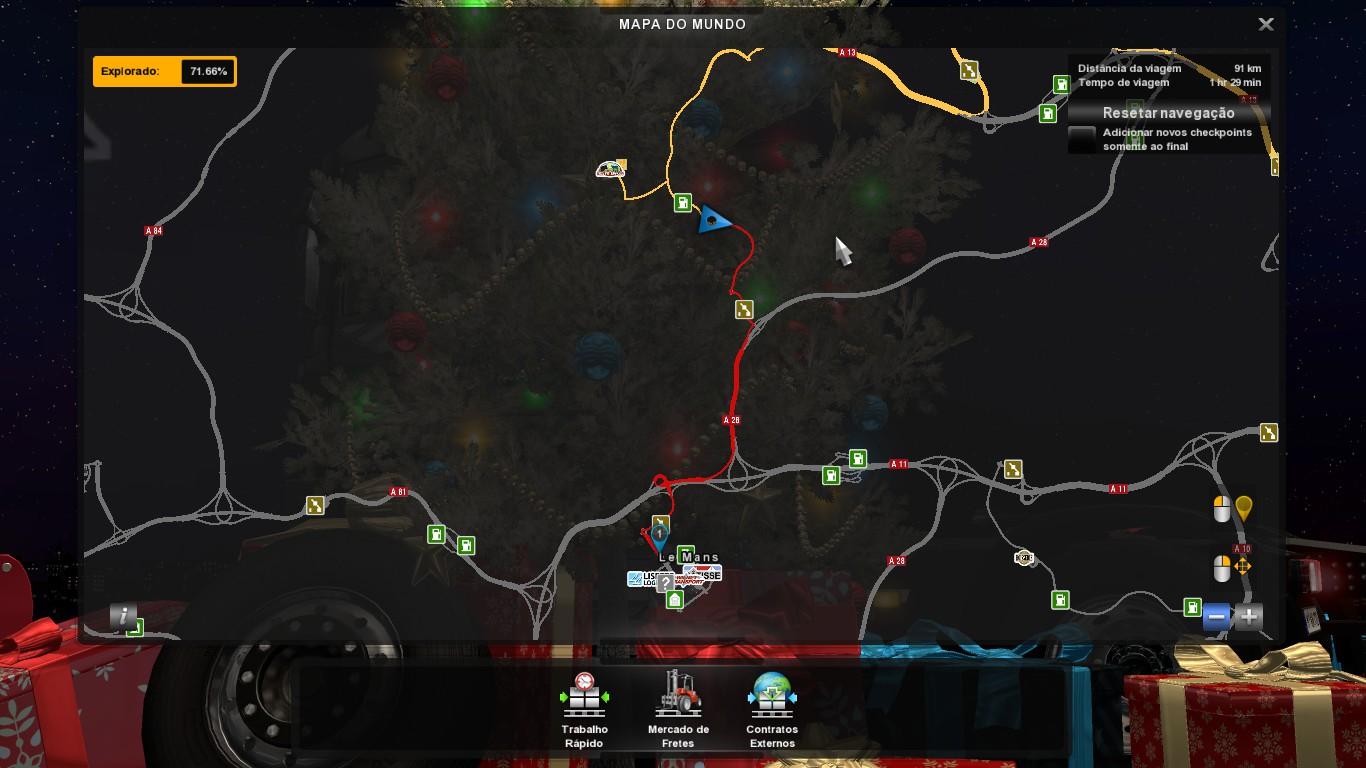Open Trabalho Rápido quick jobs
The width and height of the screenshot is (1366, 768).
click(x=585, y=708)
